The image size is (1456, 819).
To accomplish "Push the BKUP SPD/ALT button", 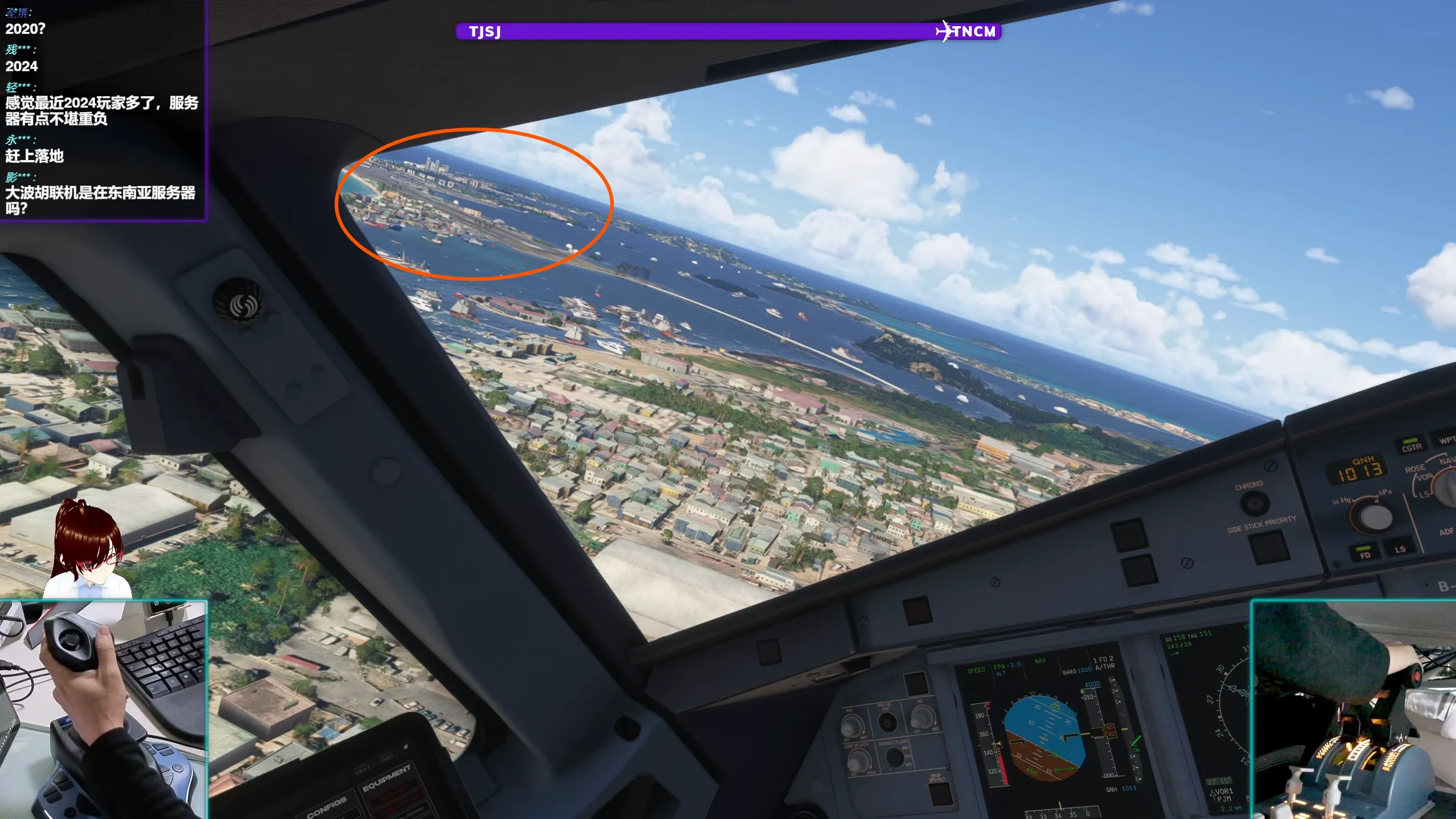I will [940, 793].
